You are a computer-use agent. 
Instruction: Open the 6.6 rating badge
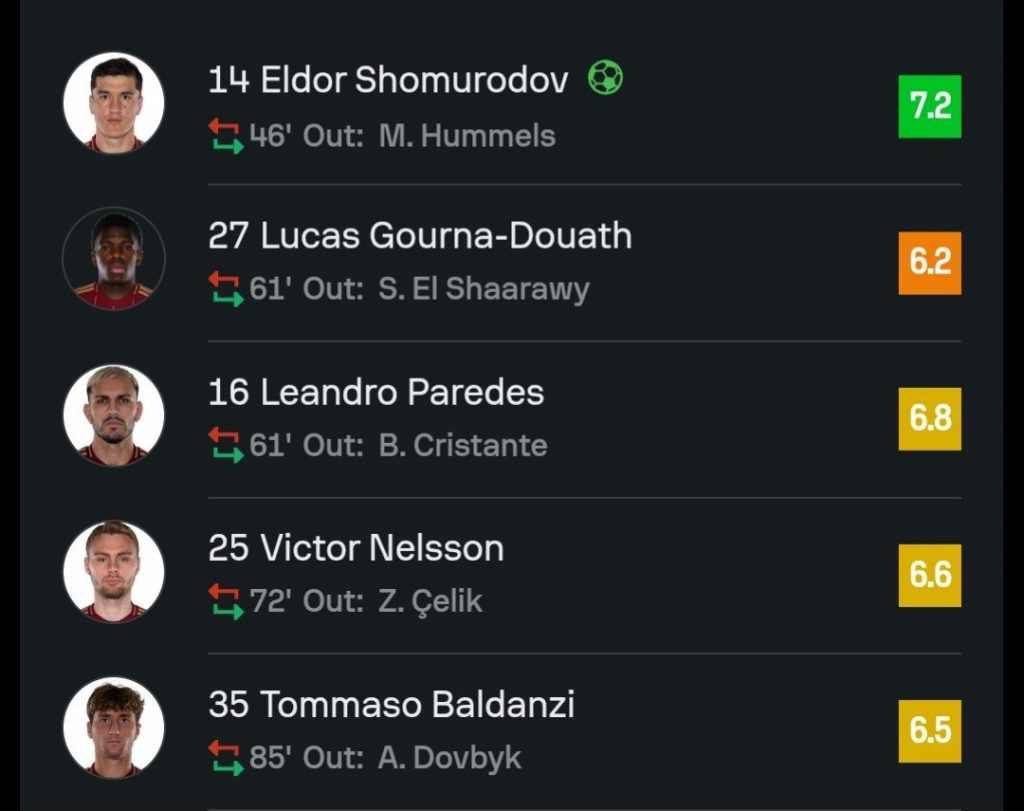pyautogui.click(x=929, y=575)
